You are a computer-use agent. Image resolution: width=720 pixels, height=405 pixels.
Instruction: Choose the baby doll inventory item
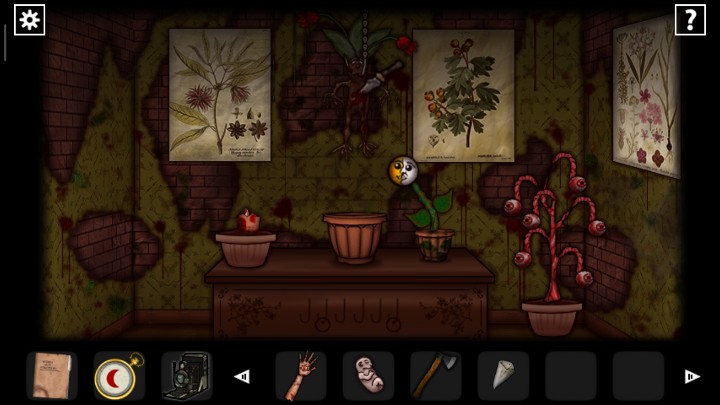[x=368, y=376]
